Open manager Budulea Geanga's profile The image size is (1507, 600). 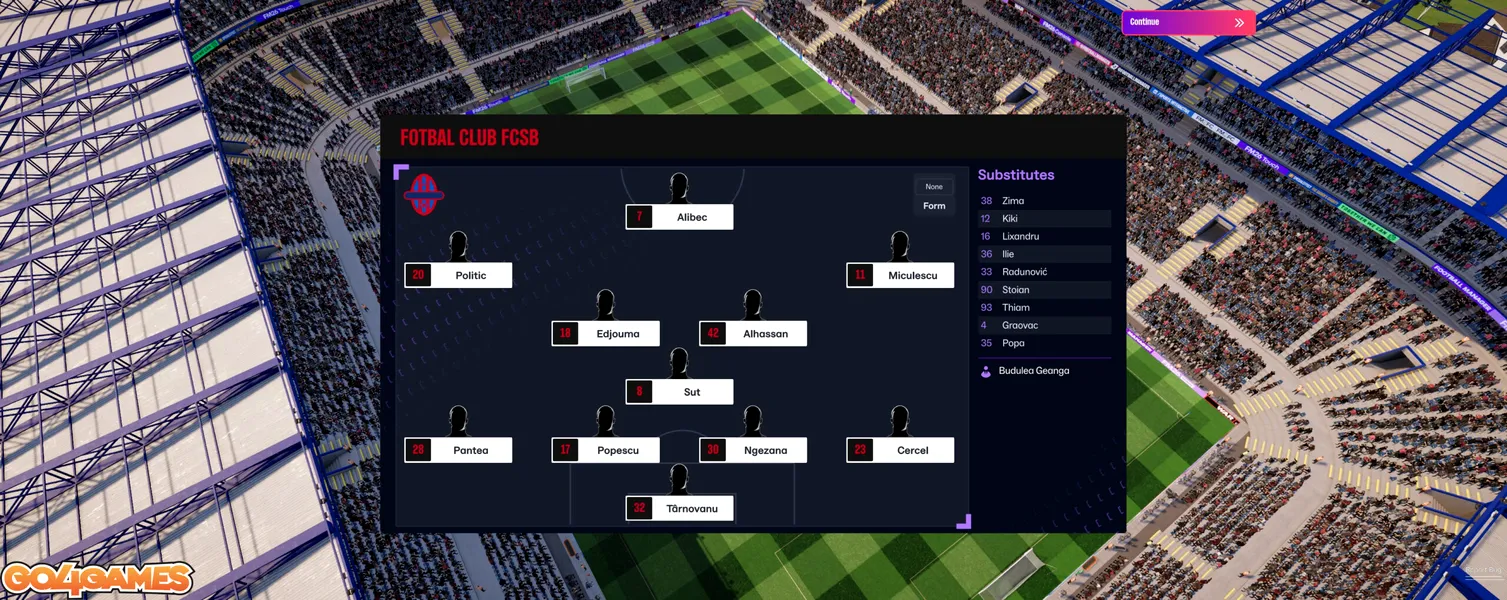[x=1033, y=371]
